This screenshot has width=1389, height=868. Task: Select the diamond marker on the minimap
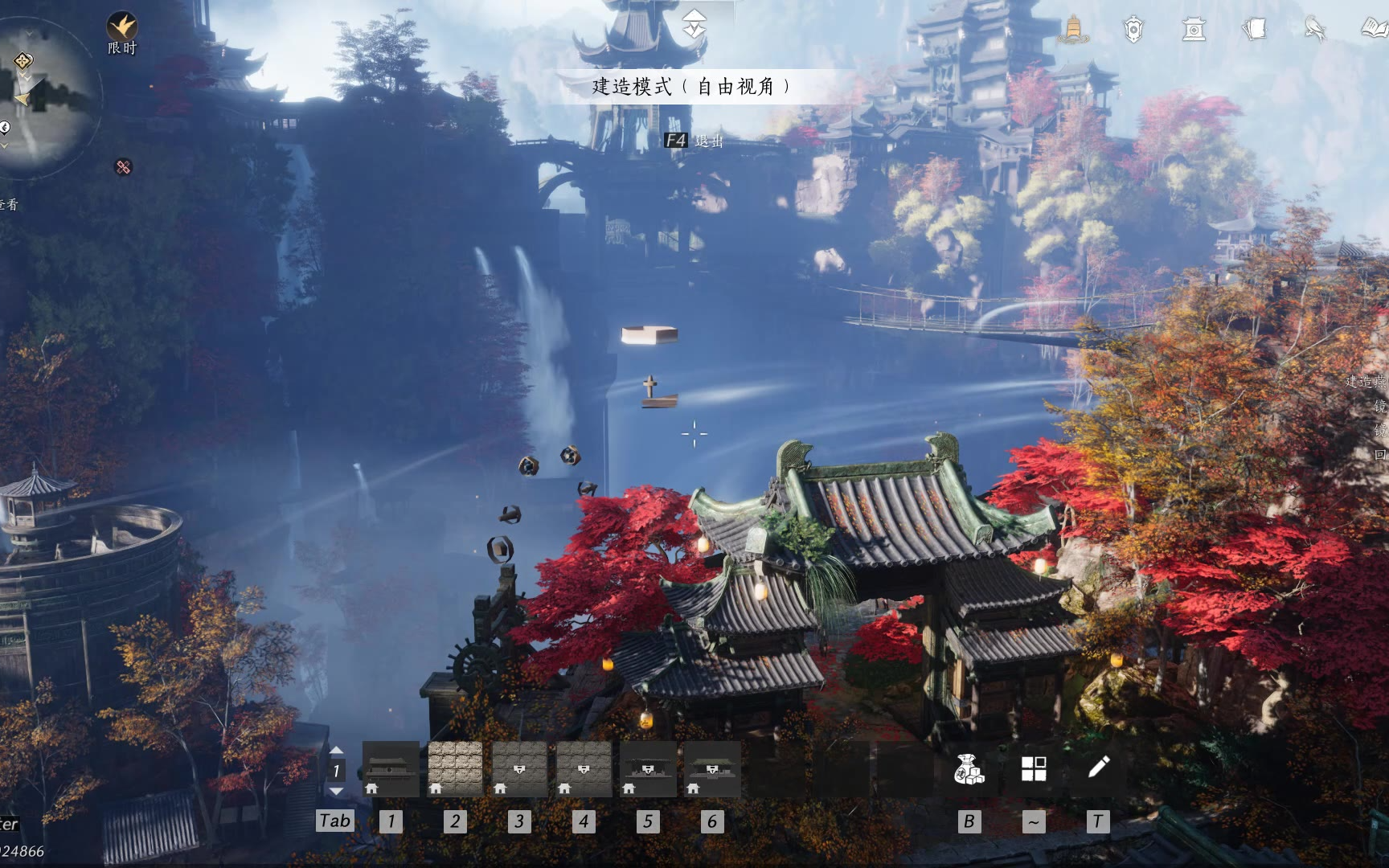click(x=23, y=61)
